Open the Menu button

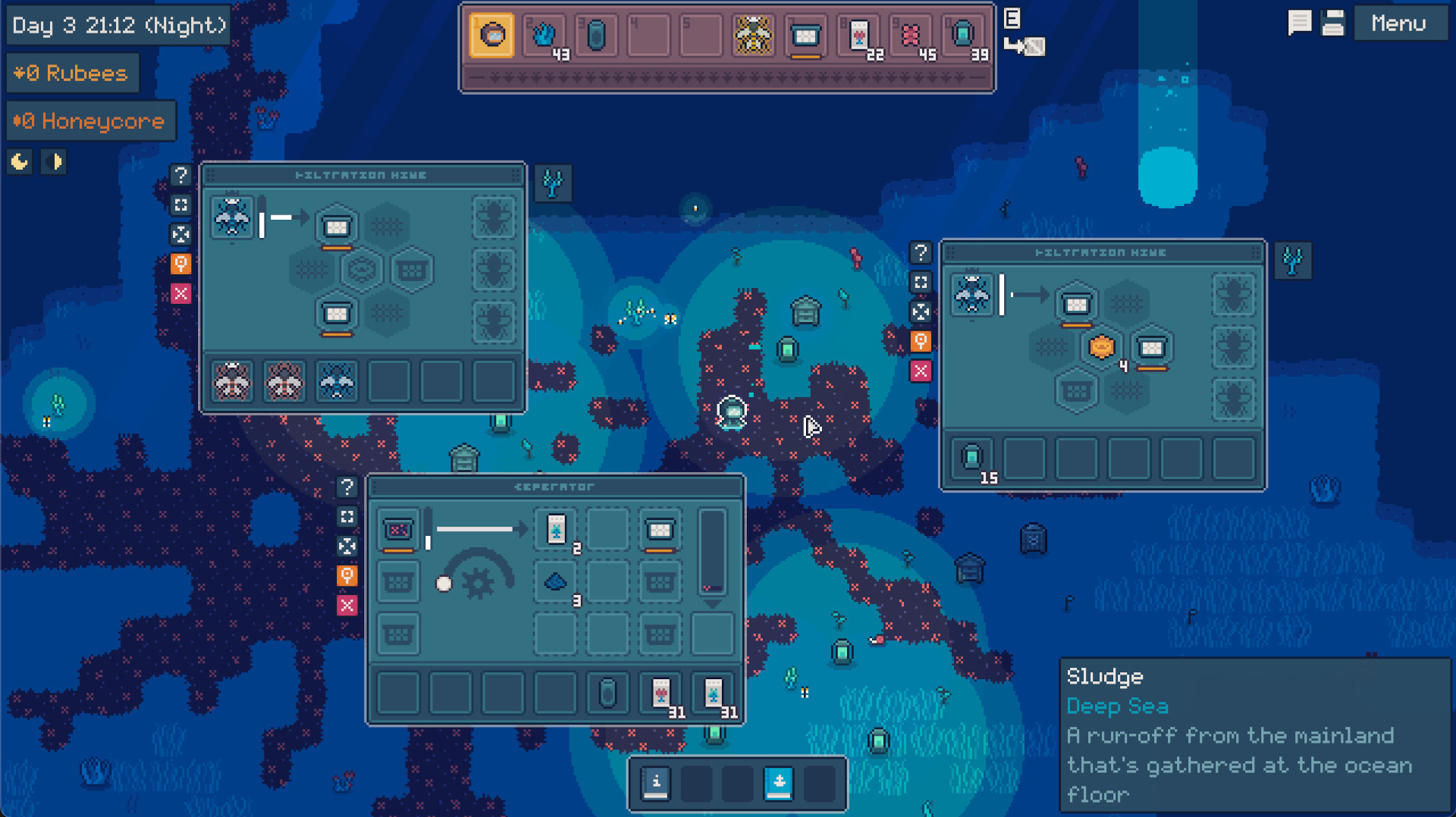(1398, 23)
